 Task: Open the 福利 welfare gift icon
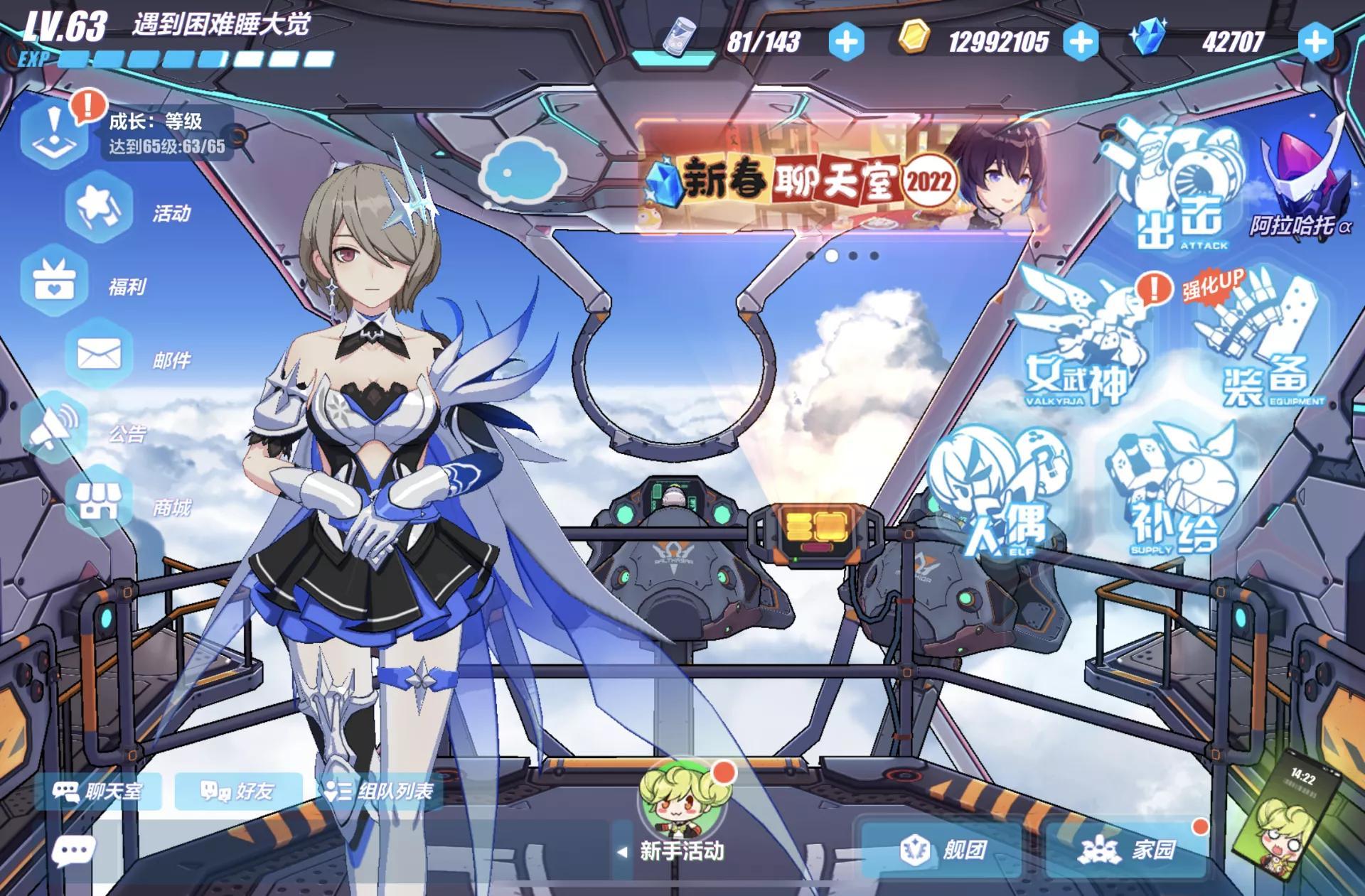click(54, 281)
